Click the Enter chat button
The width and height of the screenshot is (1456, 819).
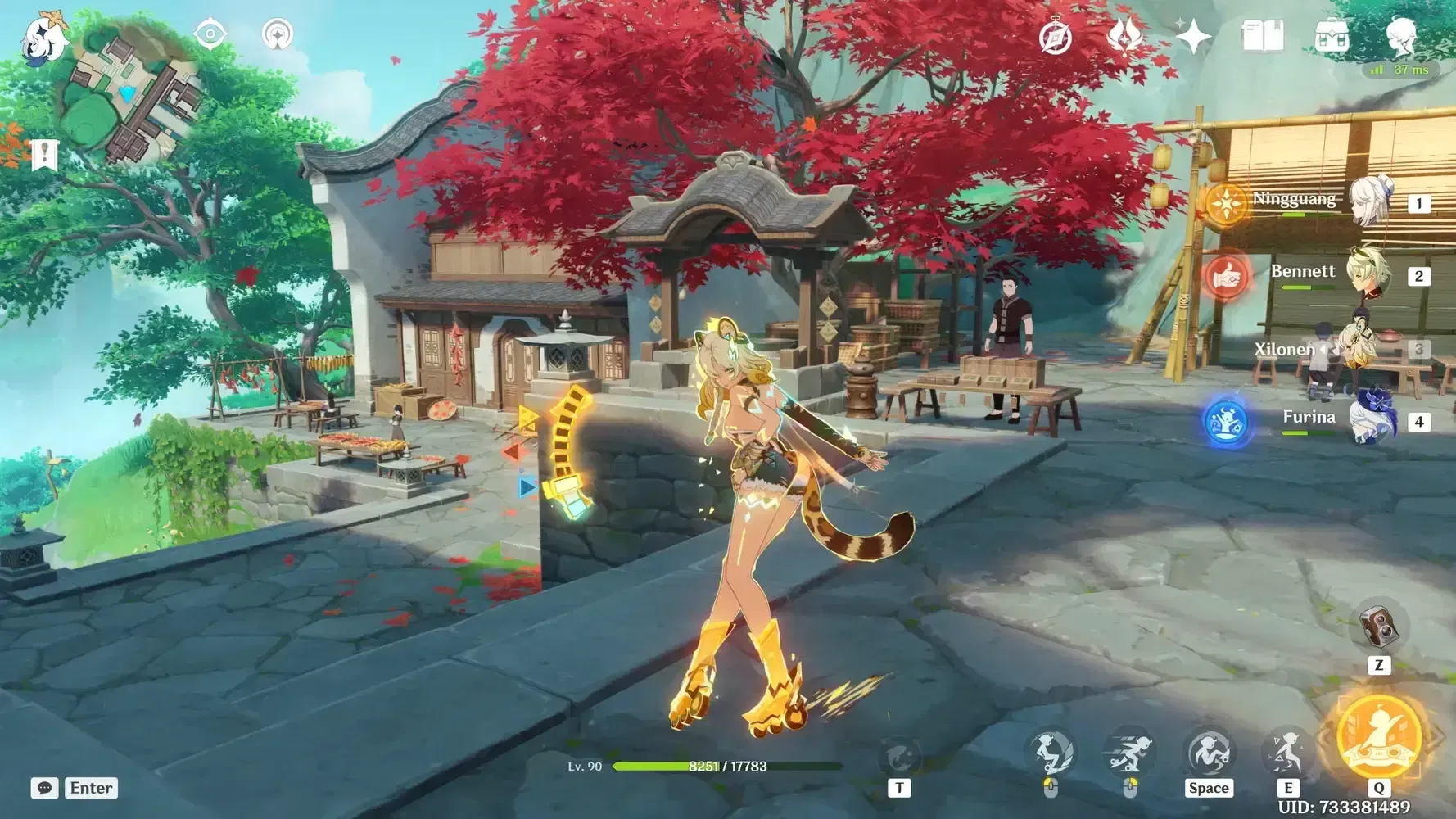(90, 788)
